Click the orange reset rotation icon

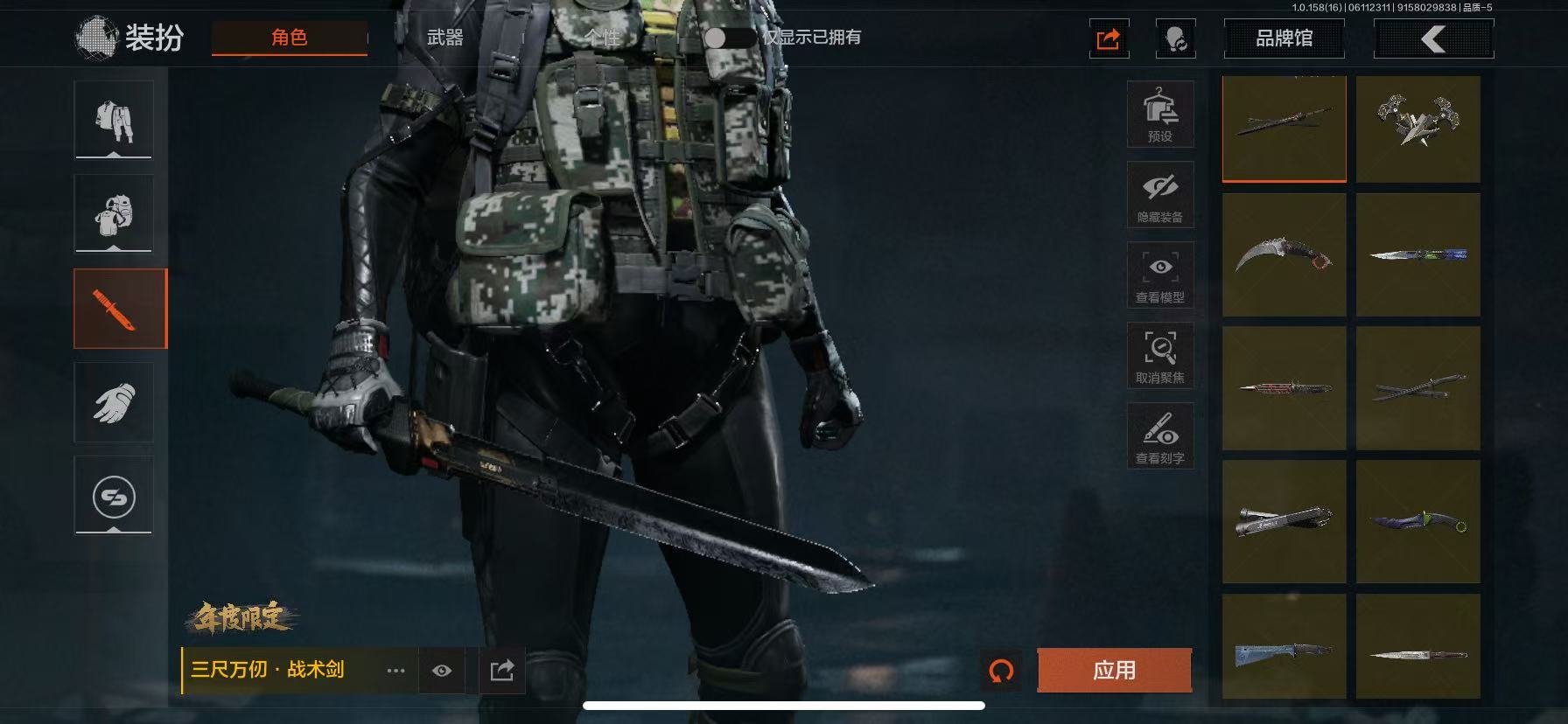tap(1001, 671)
